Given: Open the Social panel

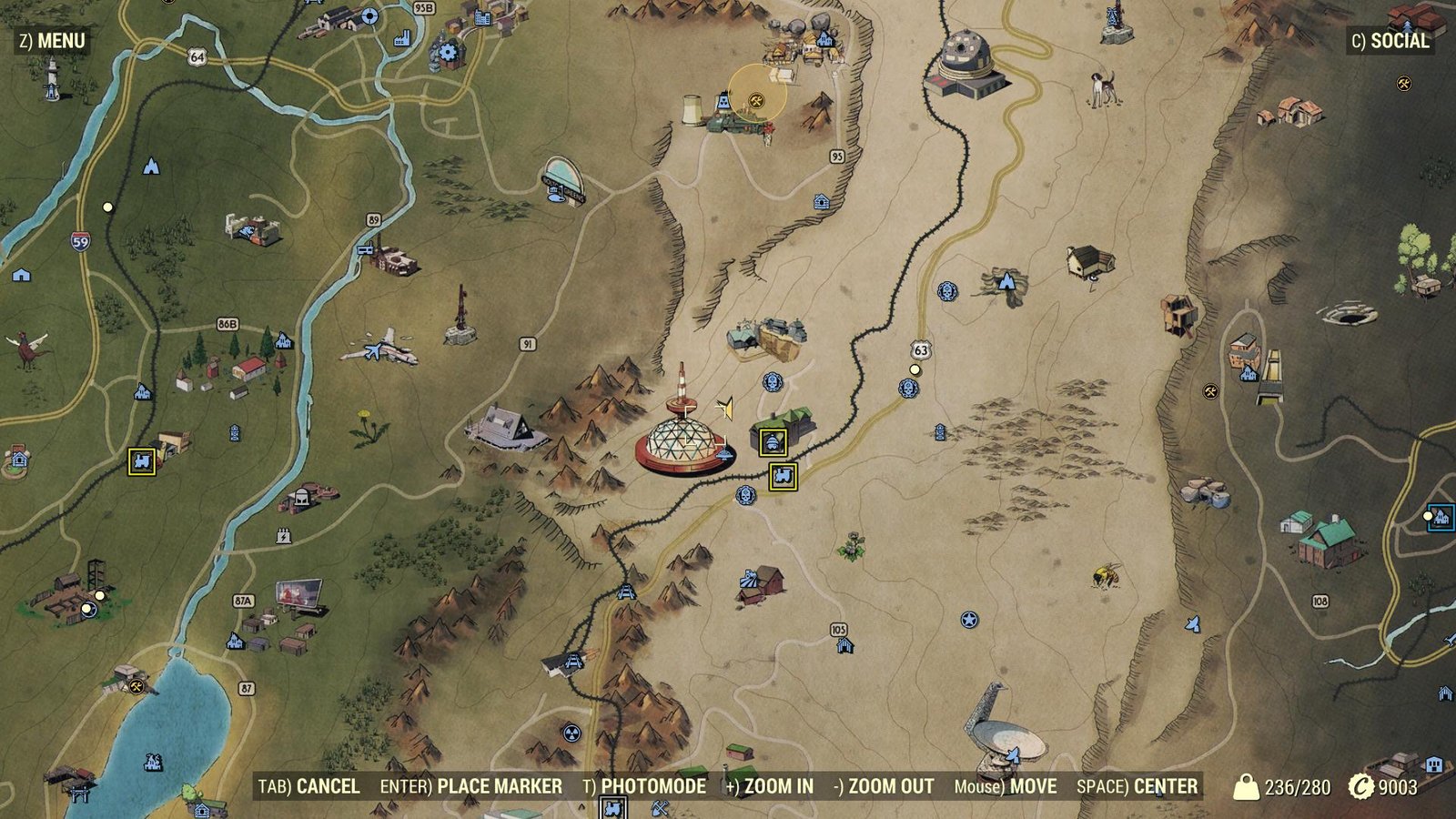Looking at the screenshot, I should coord(1390,41).
